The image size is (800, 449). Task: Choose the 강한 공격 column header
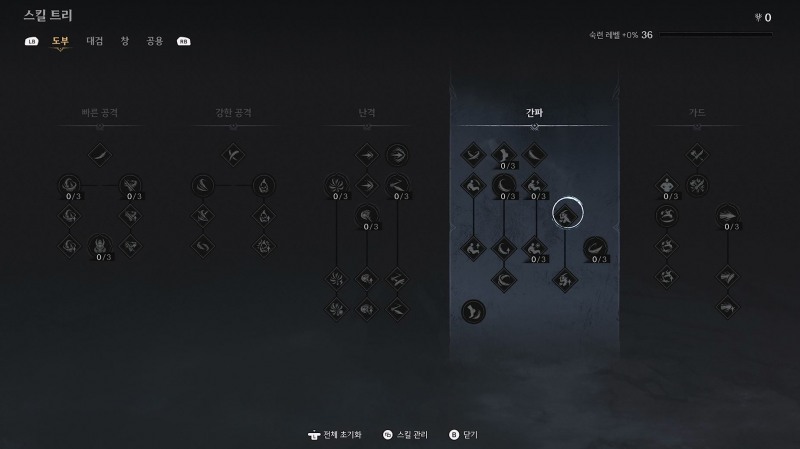coord(233,113)
